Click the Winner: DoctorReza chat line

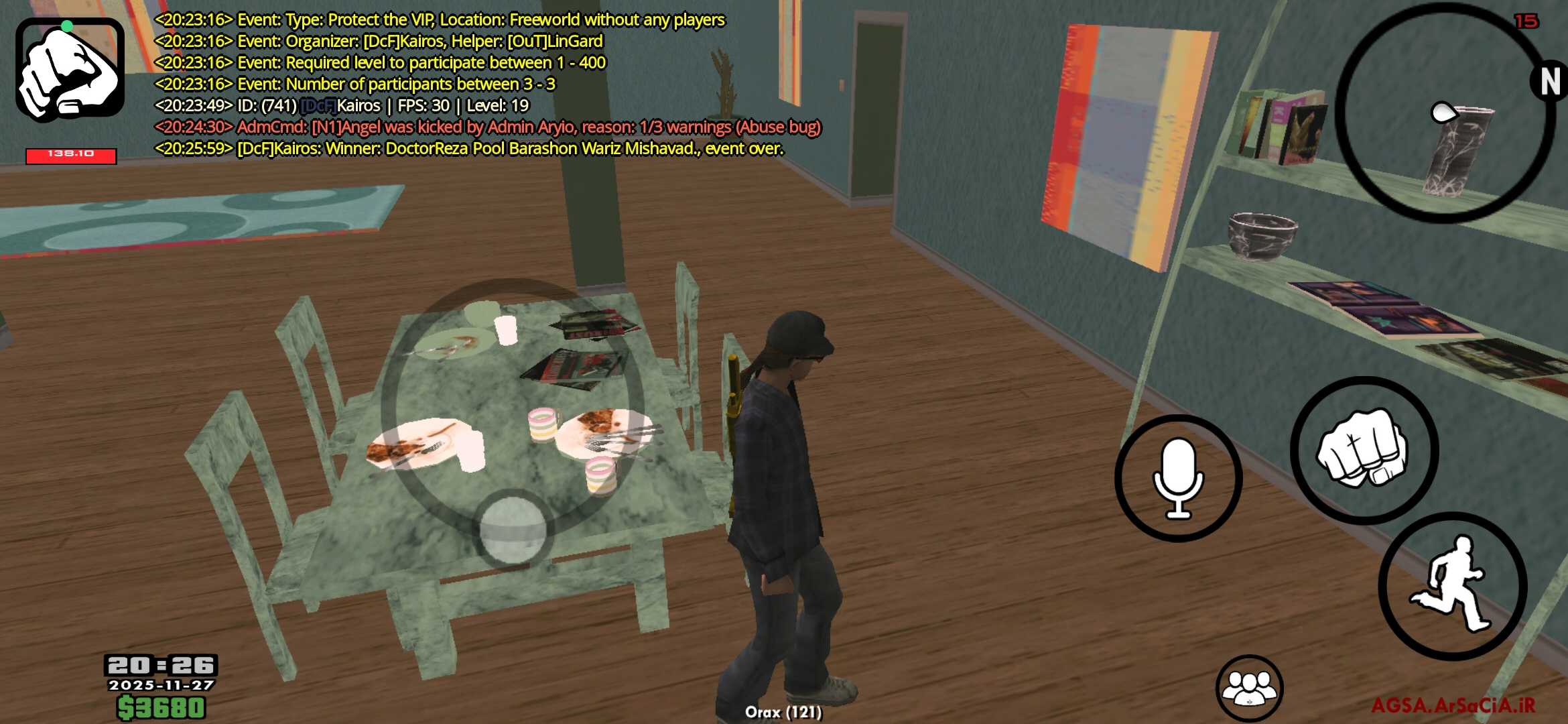pyautogui.click(x=469, y=148)
